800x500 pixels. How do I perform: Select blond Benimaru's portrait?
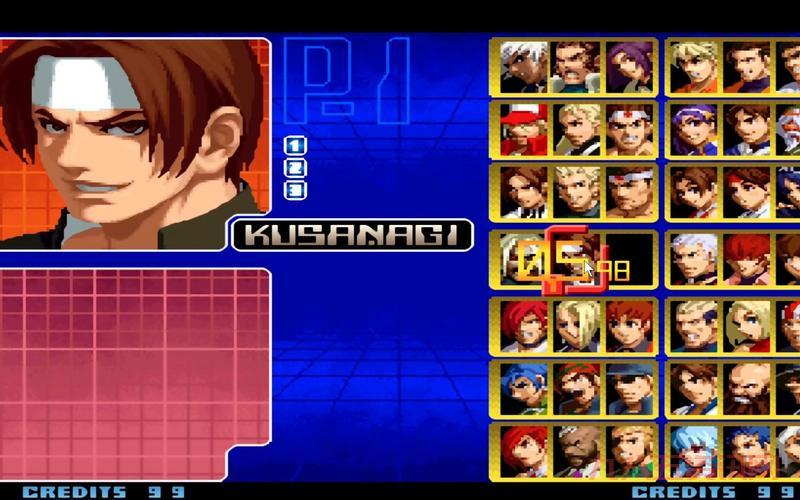[x=577, y=192]
